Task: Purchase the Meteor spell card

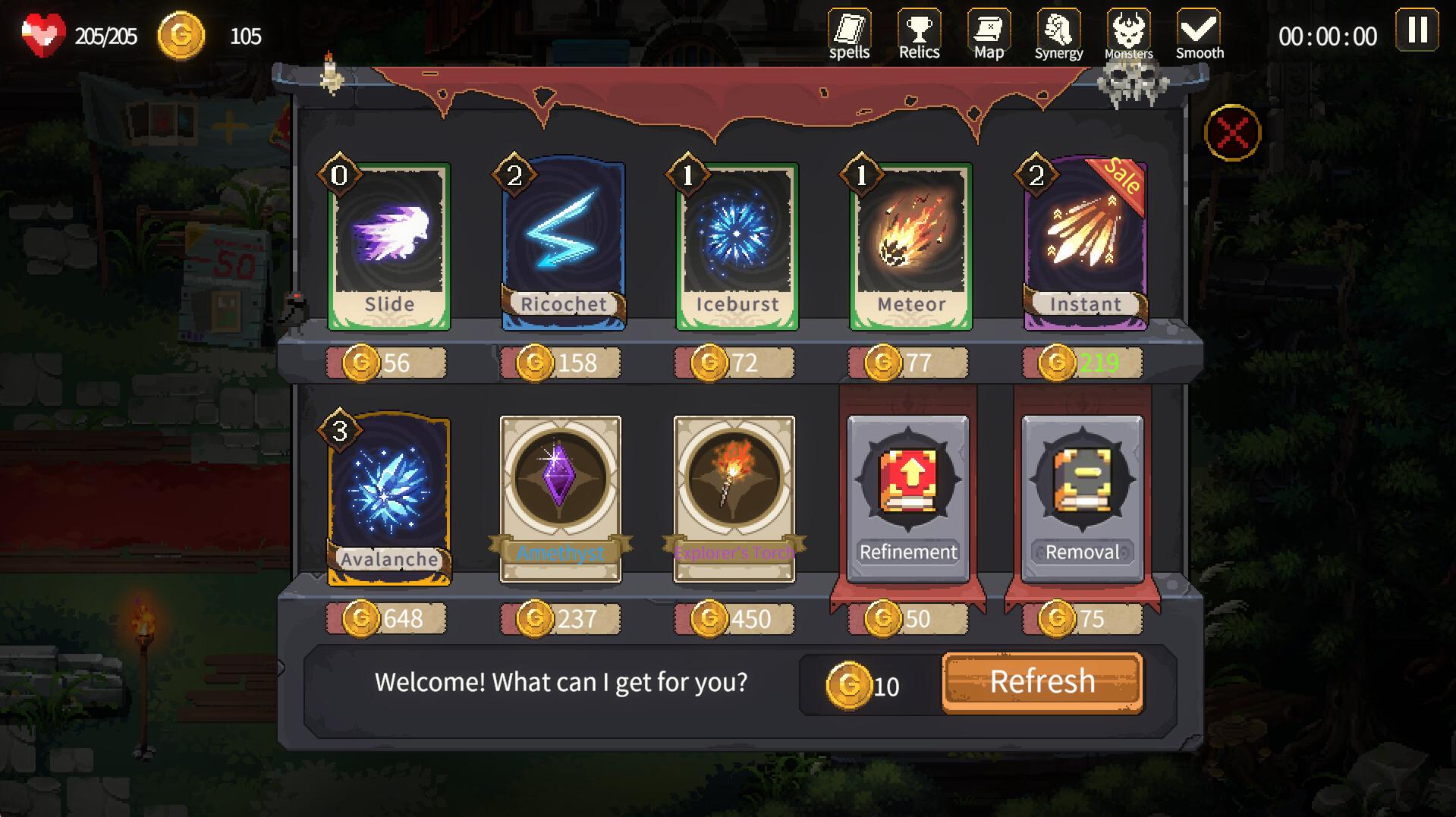Action: pos(910,243)
